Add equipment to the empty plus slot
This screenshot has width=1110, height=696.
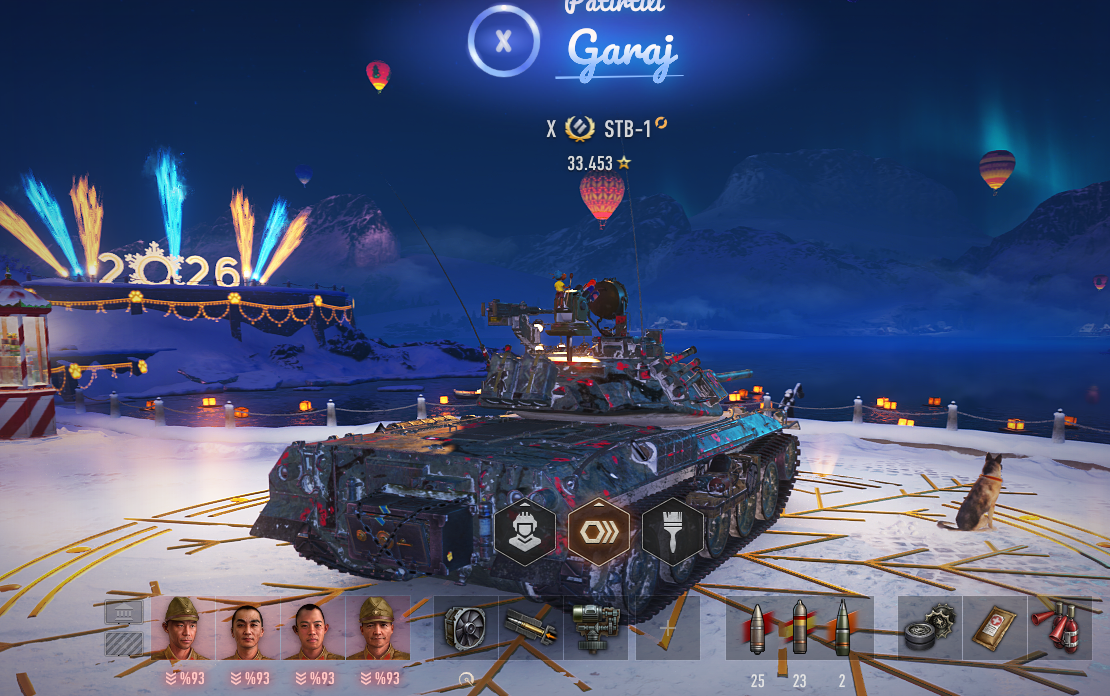point(668,629)
